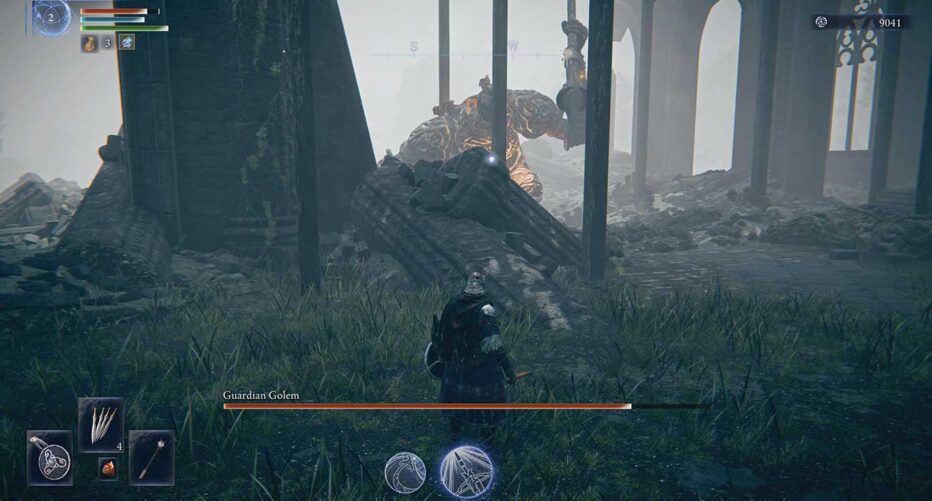
Task: Select the round shield equipment slot
Action: (x=49, y=457)
